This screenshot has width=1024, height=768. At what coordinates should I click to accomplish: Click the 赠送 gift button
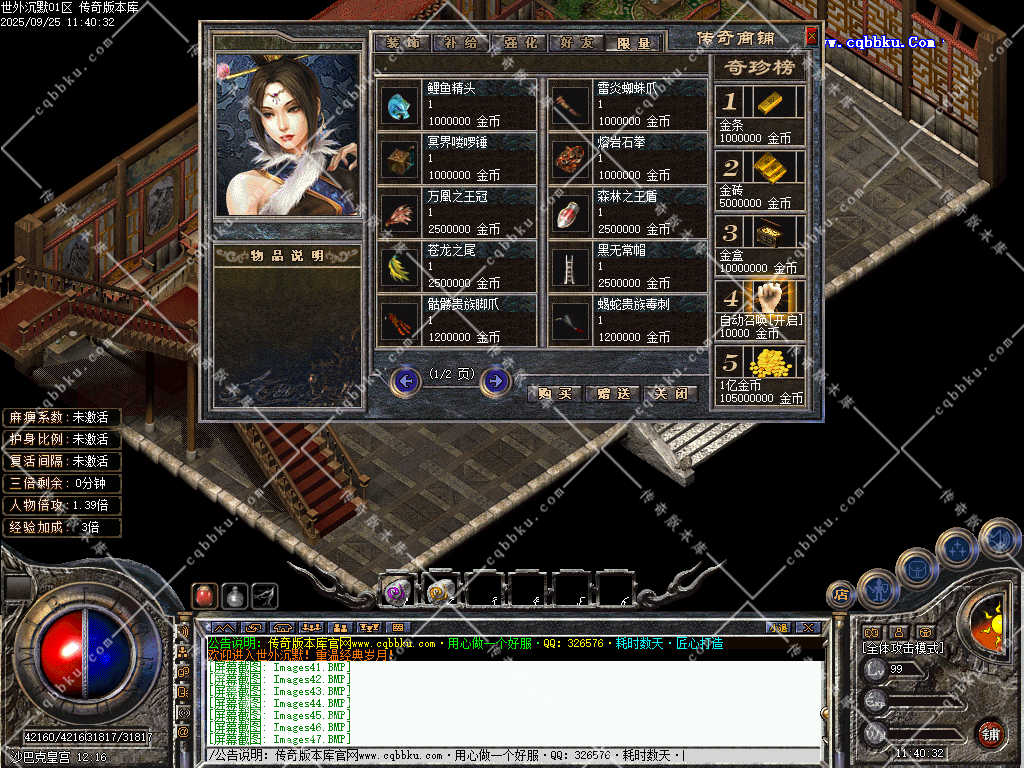(612, 394)
